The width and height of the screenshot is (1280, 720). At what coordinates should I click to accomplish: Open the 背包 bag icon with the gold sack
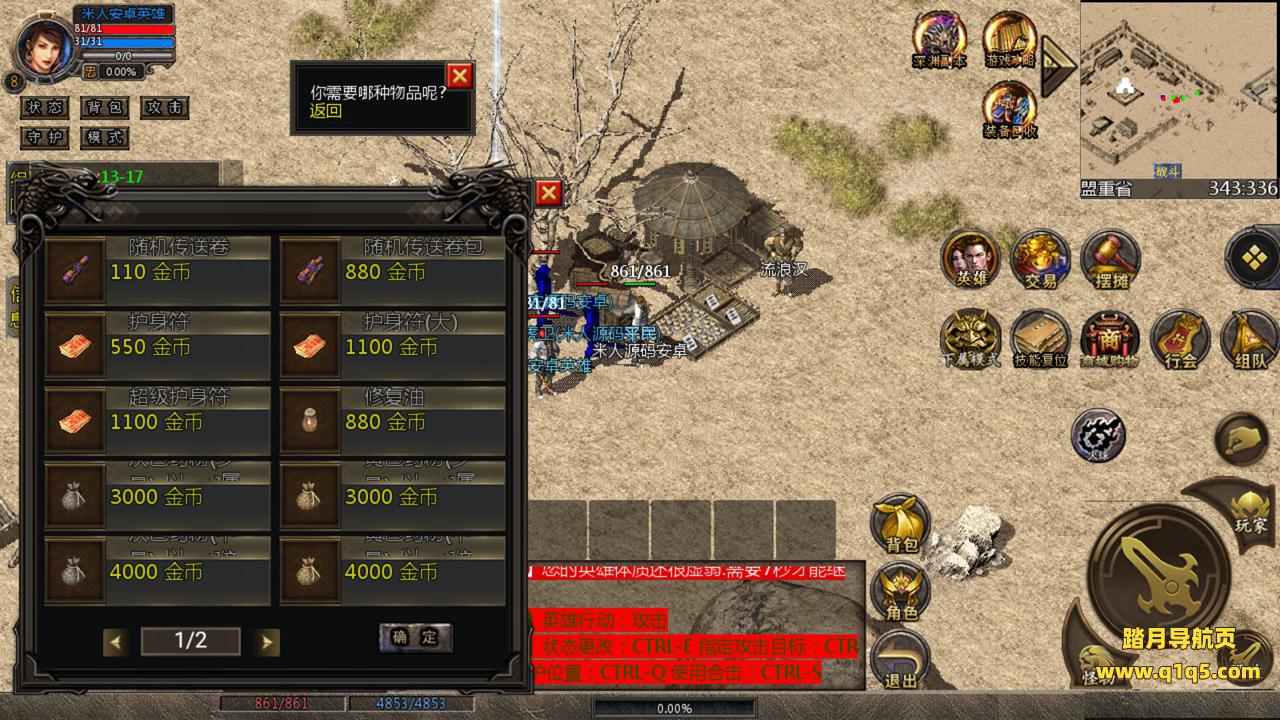point(900,522)
